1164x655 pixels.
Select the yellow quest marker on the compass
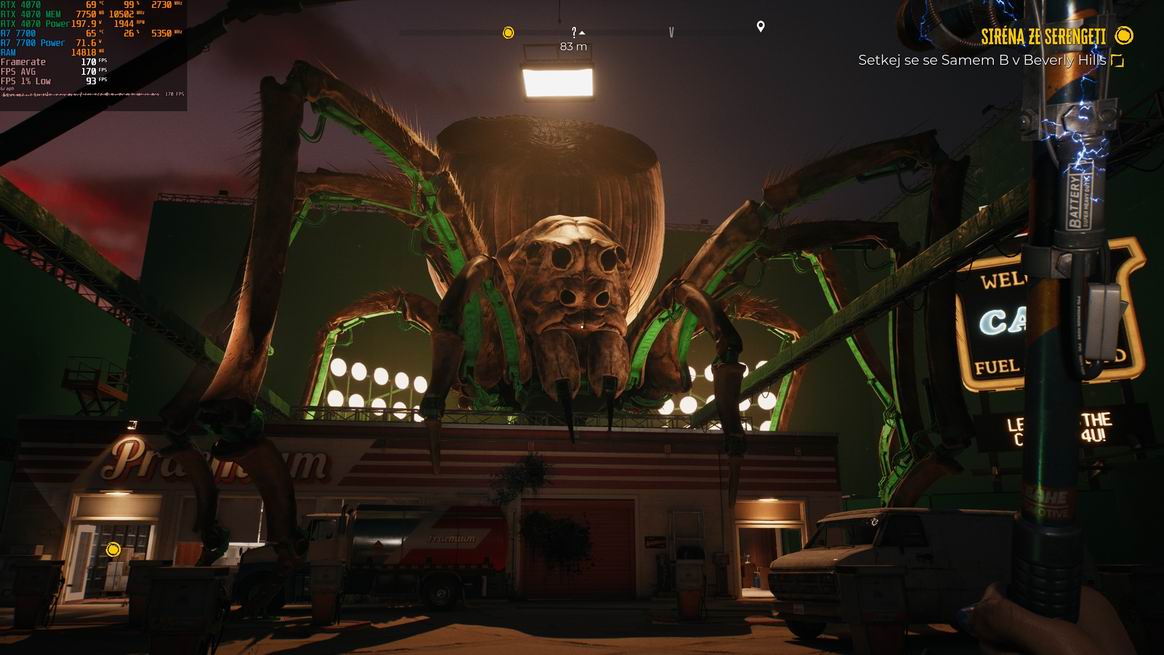(508, 32)
